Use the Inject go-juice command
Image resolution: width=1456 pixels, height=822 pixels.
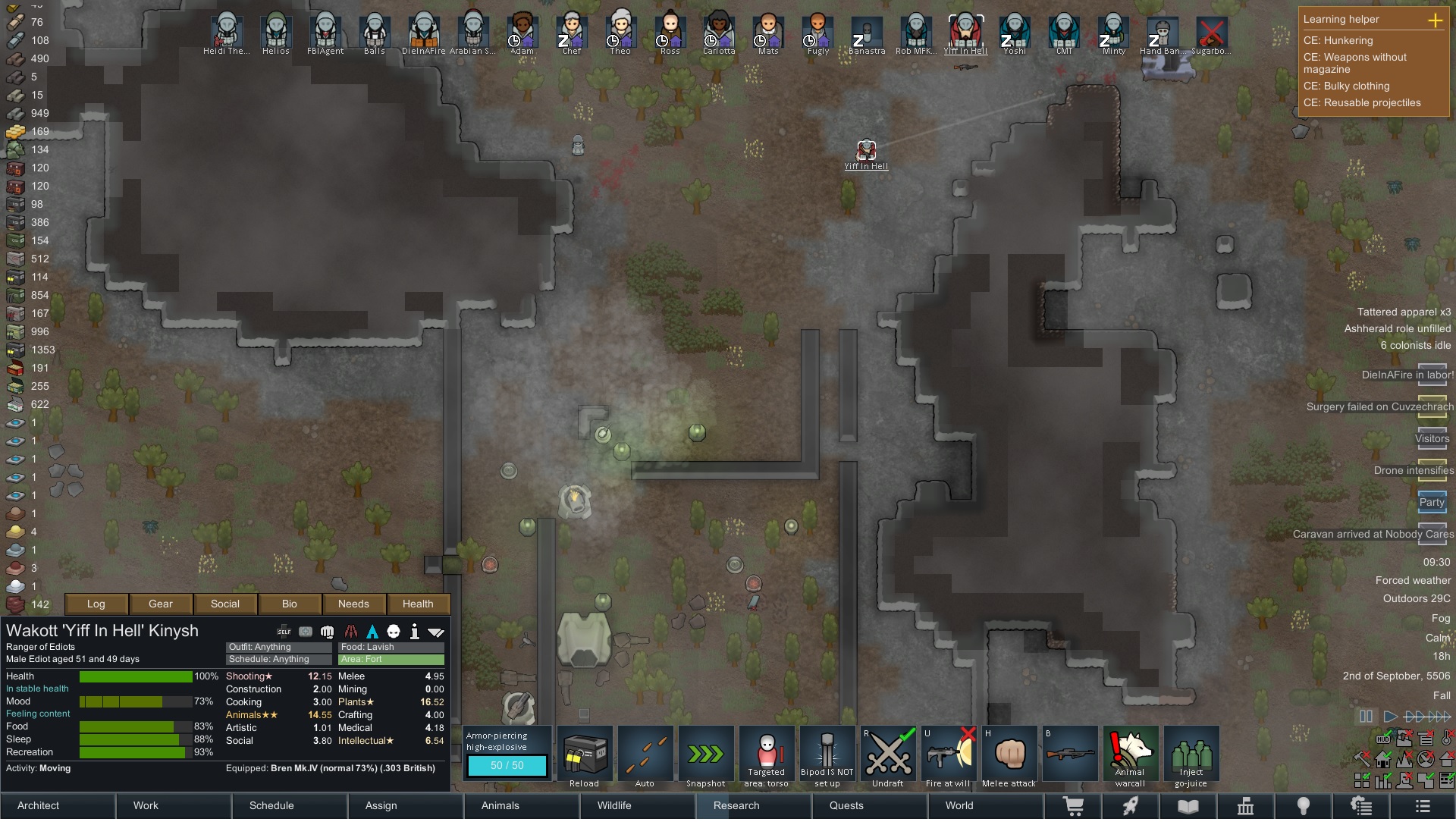(1191, 754)
